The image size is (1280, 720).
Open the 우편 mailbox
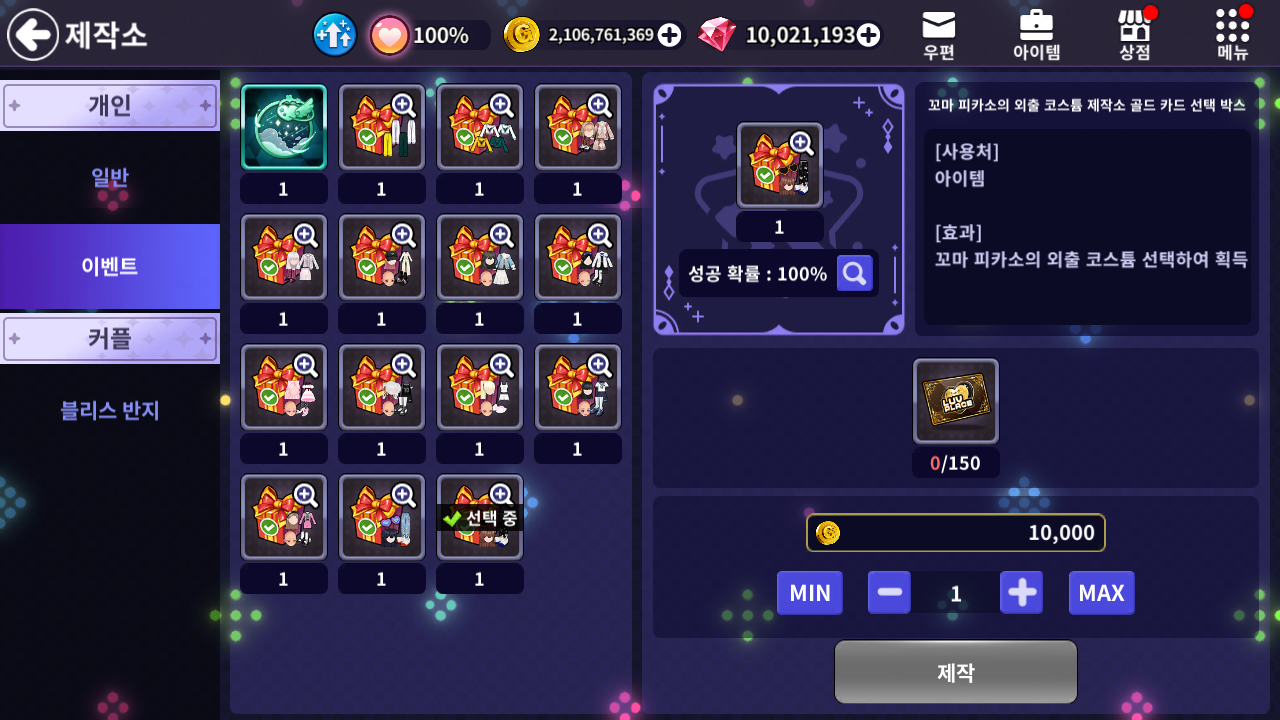(x=938, y=35)
